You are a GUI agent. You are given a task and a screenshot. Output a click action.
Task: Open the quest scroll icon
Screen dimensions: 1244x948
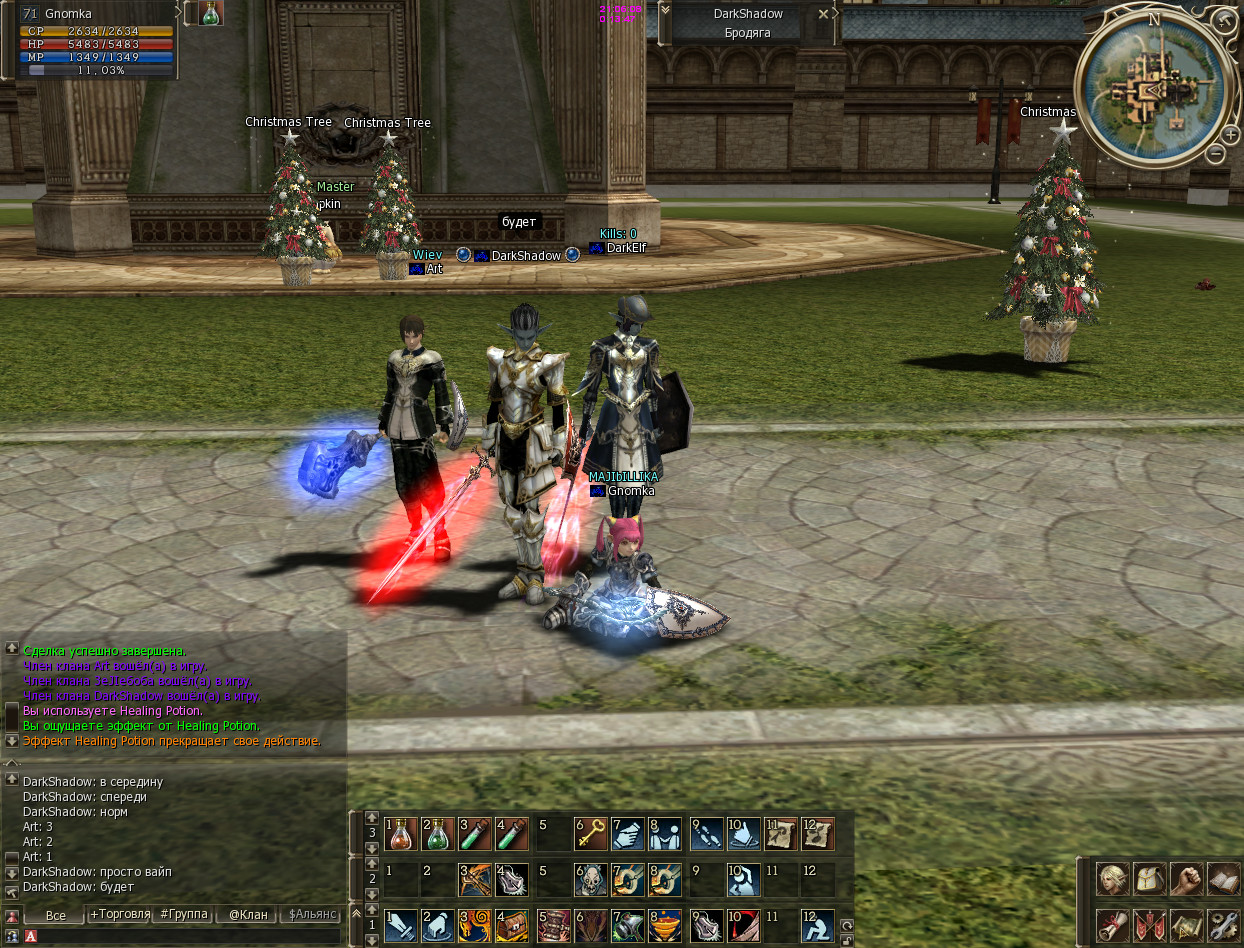pyautogui.click(x=1112, y=925)
